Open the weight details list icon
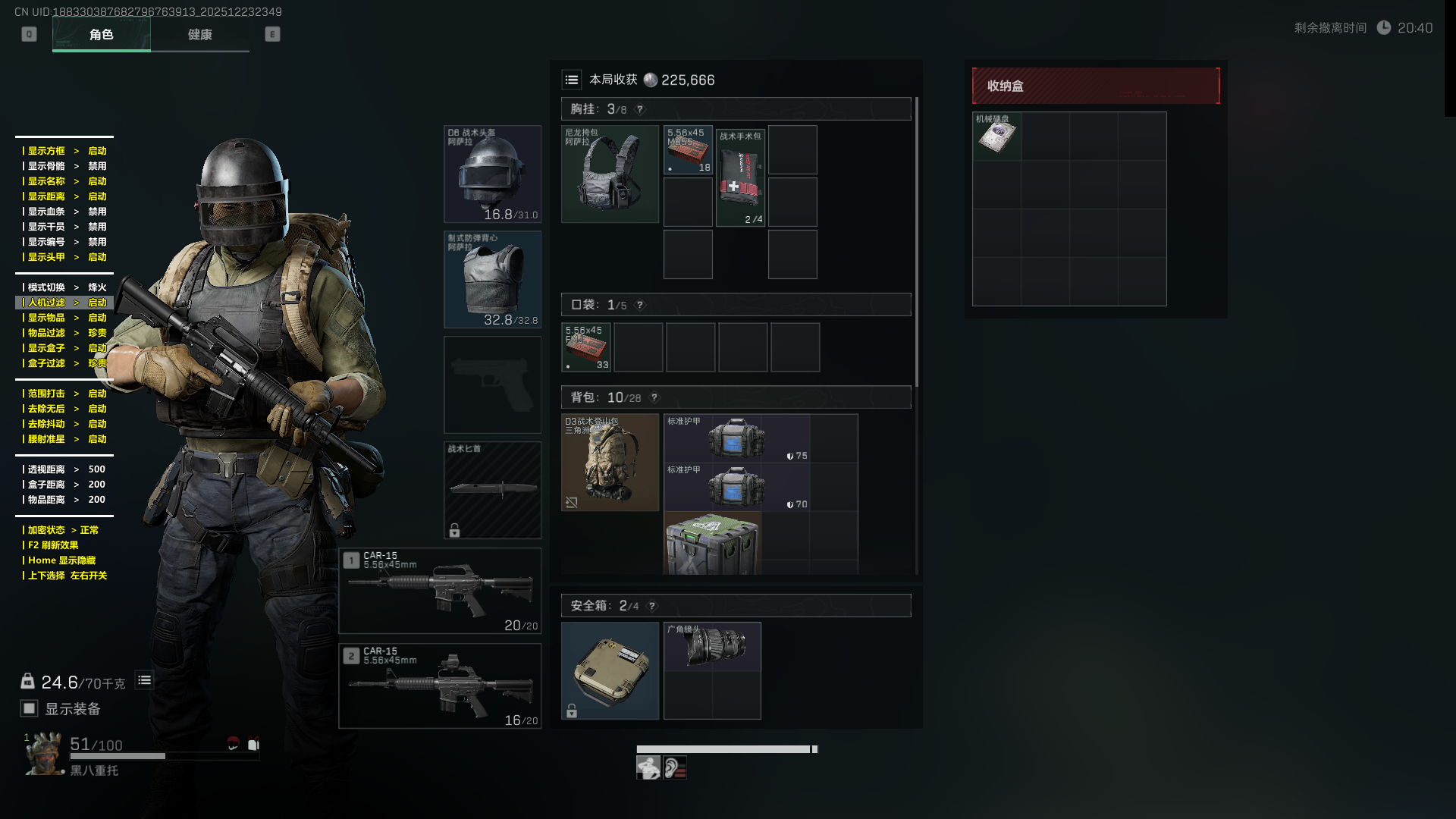This screenshot has height=819, width=1456. tap(144, 680)
